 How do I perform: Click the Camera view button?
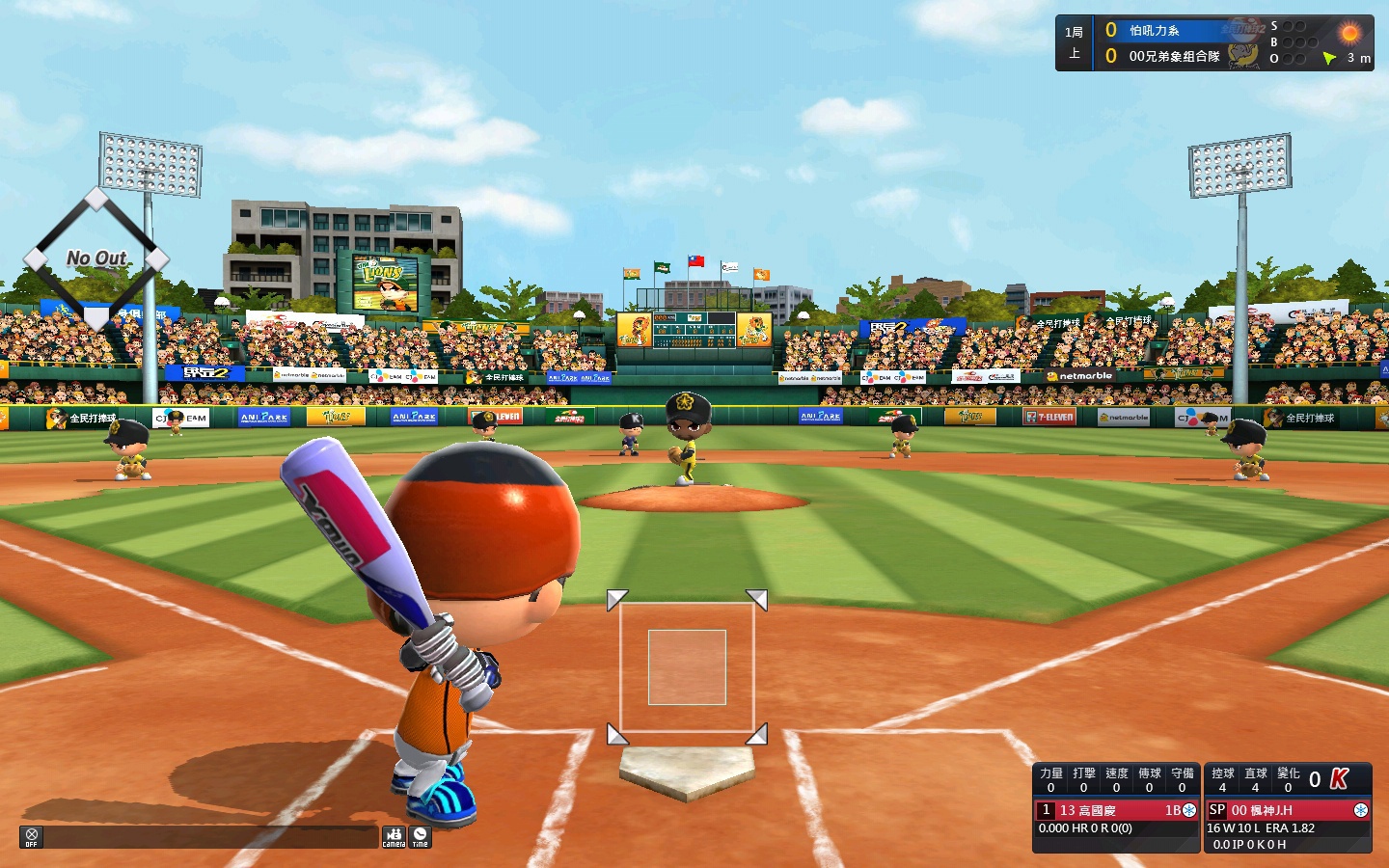394,837
